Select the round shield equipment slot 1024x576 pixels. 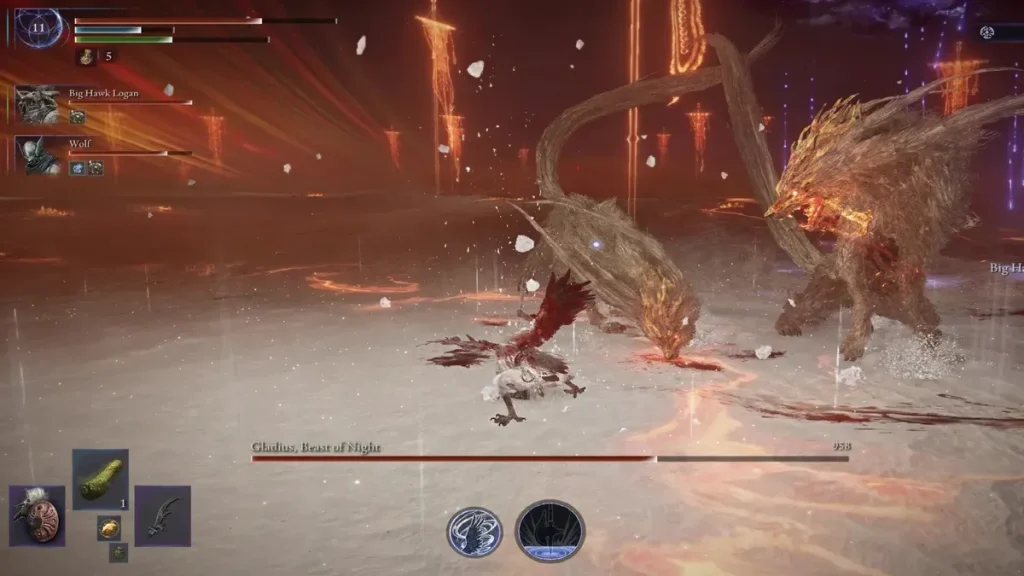point(38,516)
